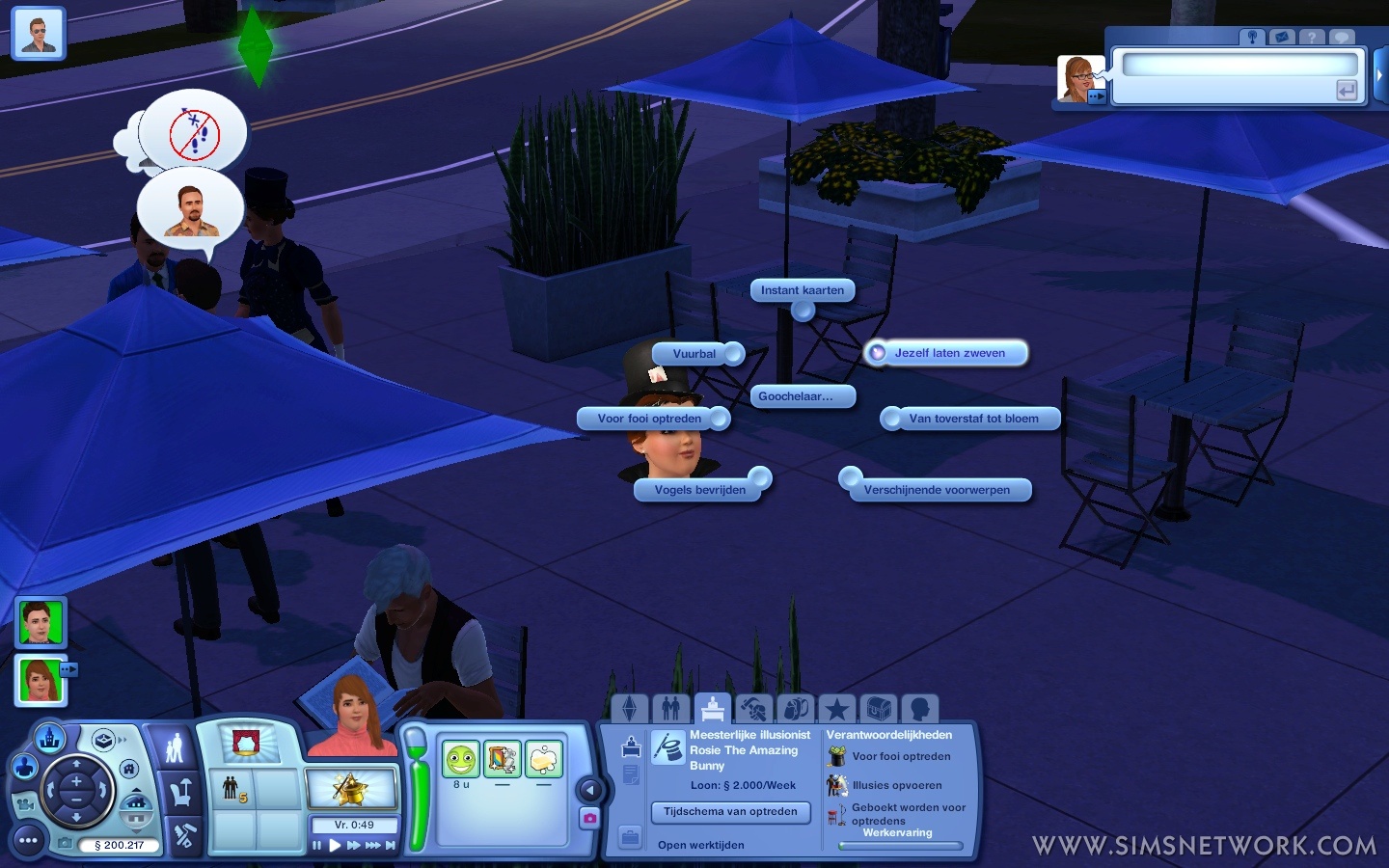Switch to the lifetime rewards treasure chest tab
Viewport: 1389px width, 868px height.
pos(878,710)
